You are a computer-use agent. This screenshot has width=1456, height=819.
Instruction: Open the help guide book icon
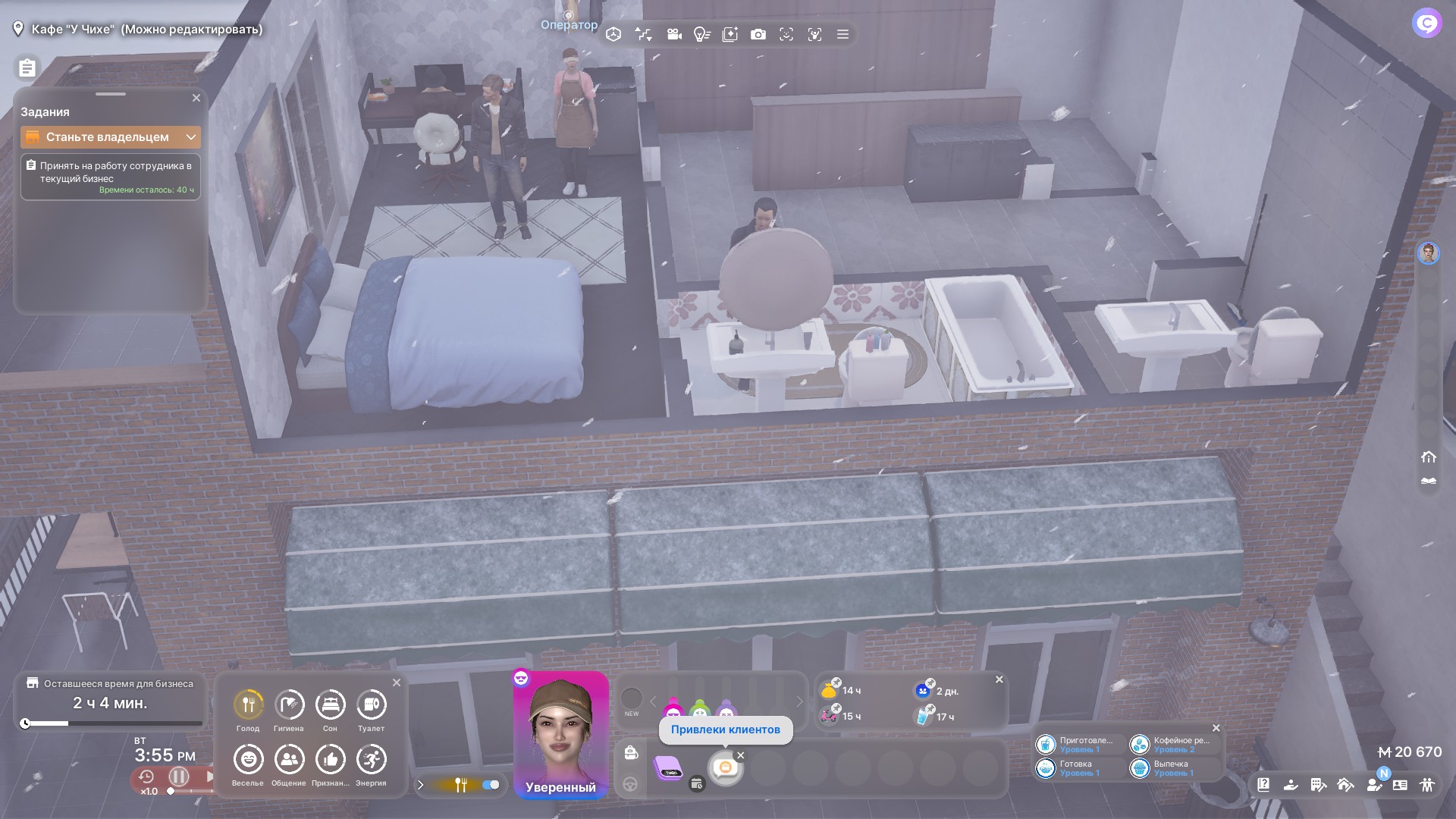click(x=1263, y=785)
